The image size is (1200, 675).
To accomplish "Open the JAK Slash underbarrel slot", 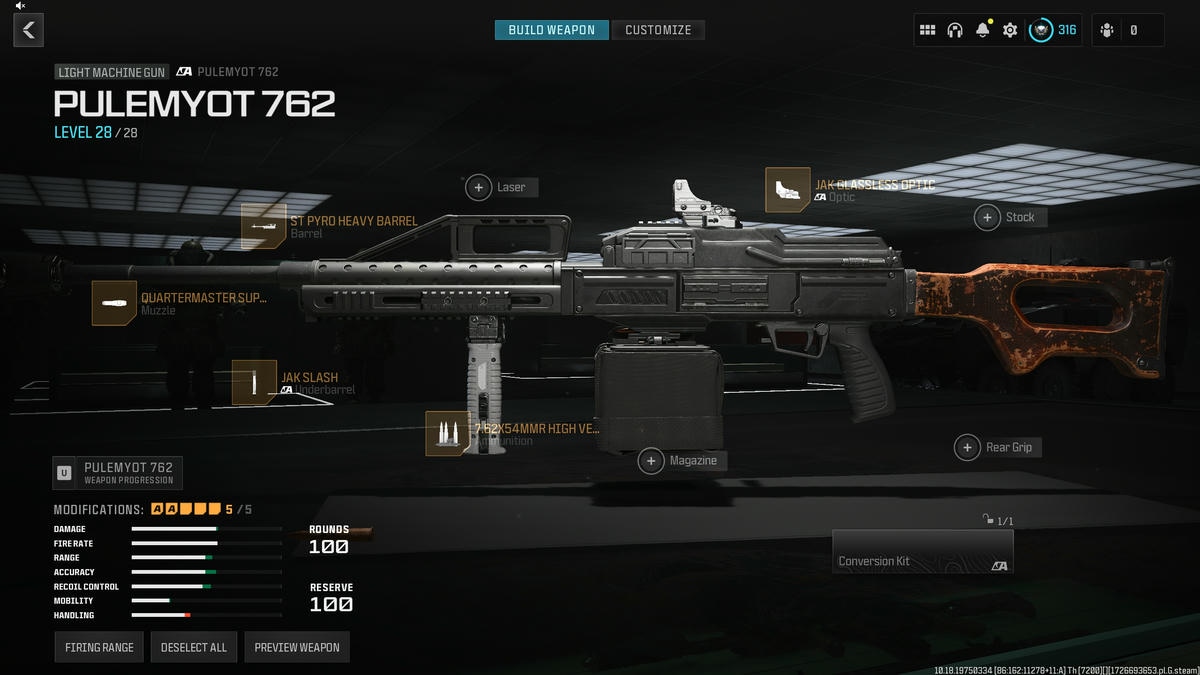I will tap(254, 383).
